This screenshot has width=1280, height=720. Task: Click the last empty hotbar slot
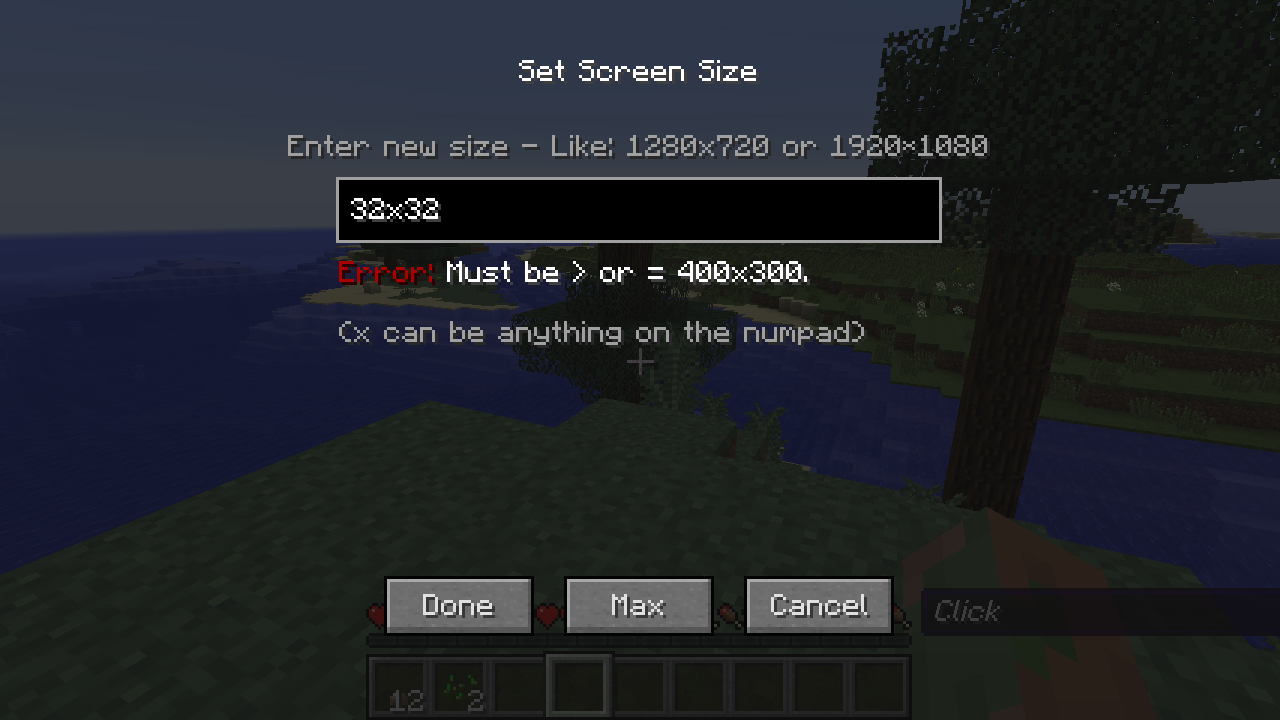point(877,687)
